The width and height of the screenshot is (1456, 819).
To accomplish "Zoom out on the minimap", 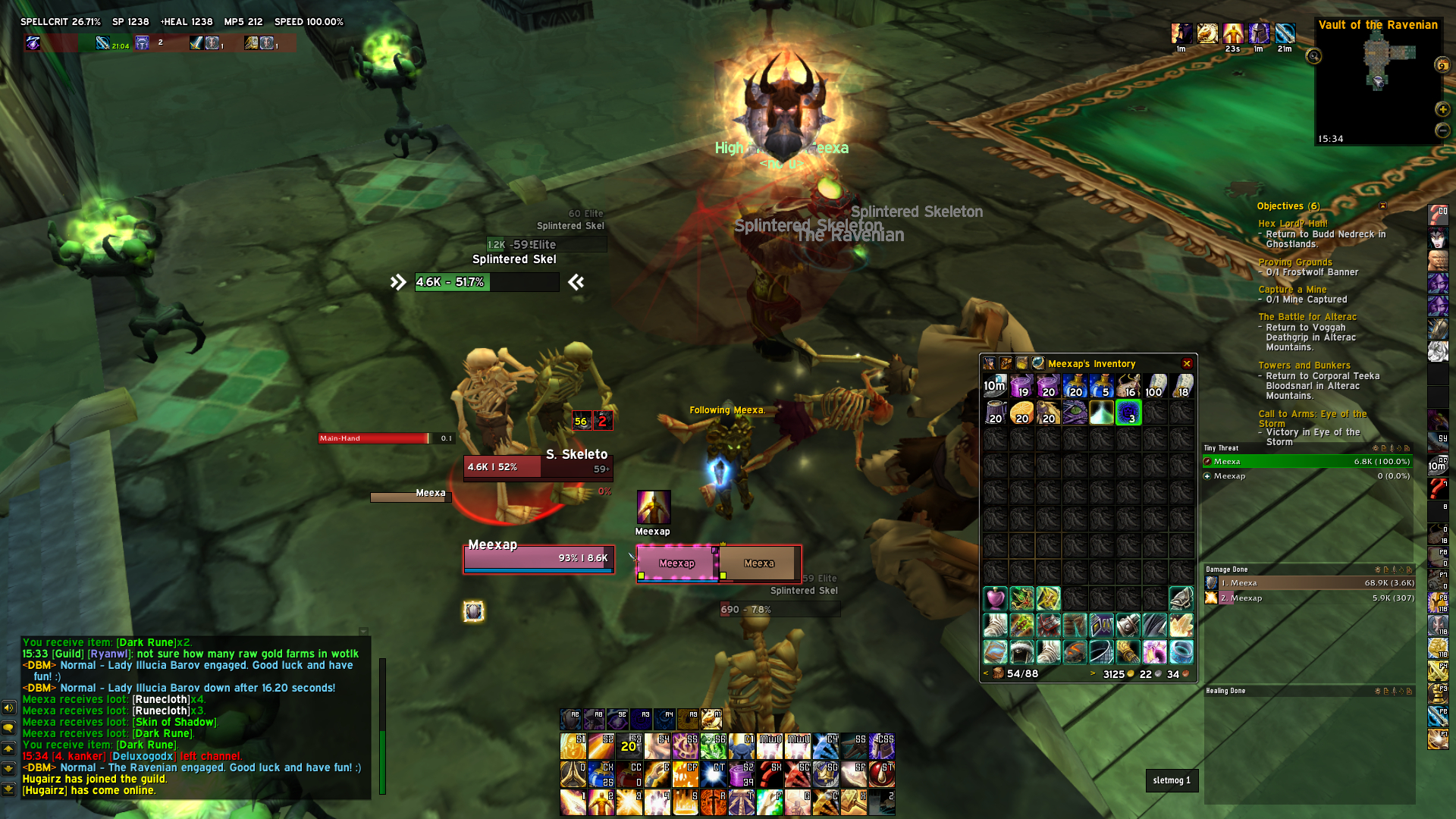I will coord(1442,130).
